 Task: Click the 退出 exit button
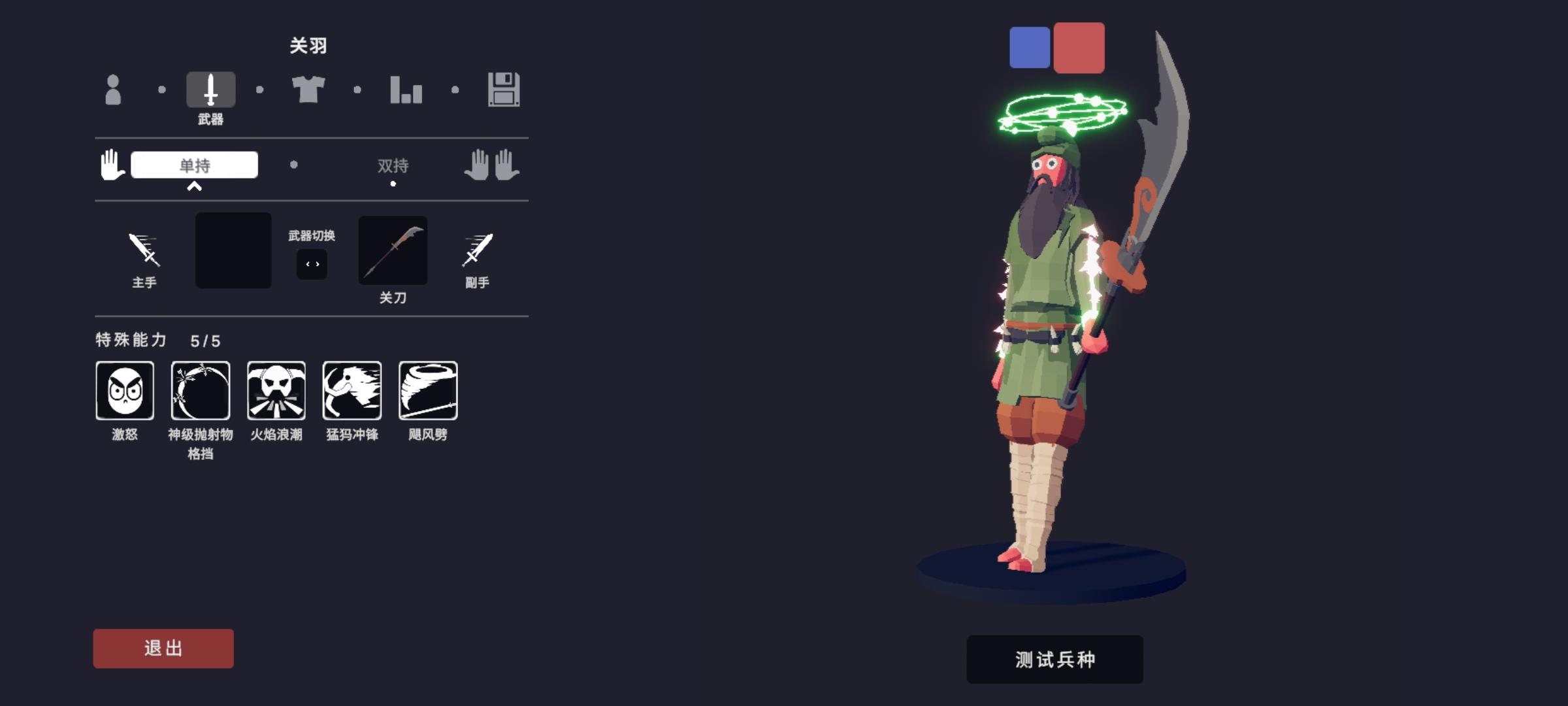click(x=163, y=648)
